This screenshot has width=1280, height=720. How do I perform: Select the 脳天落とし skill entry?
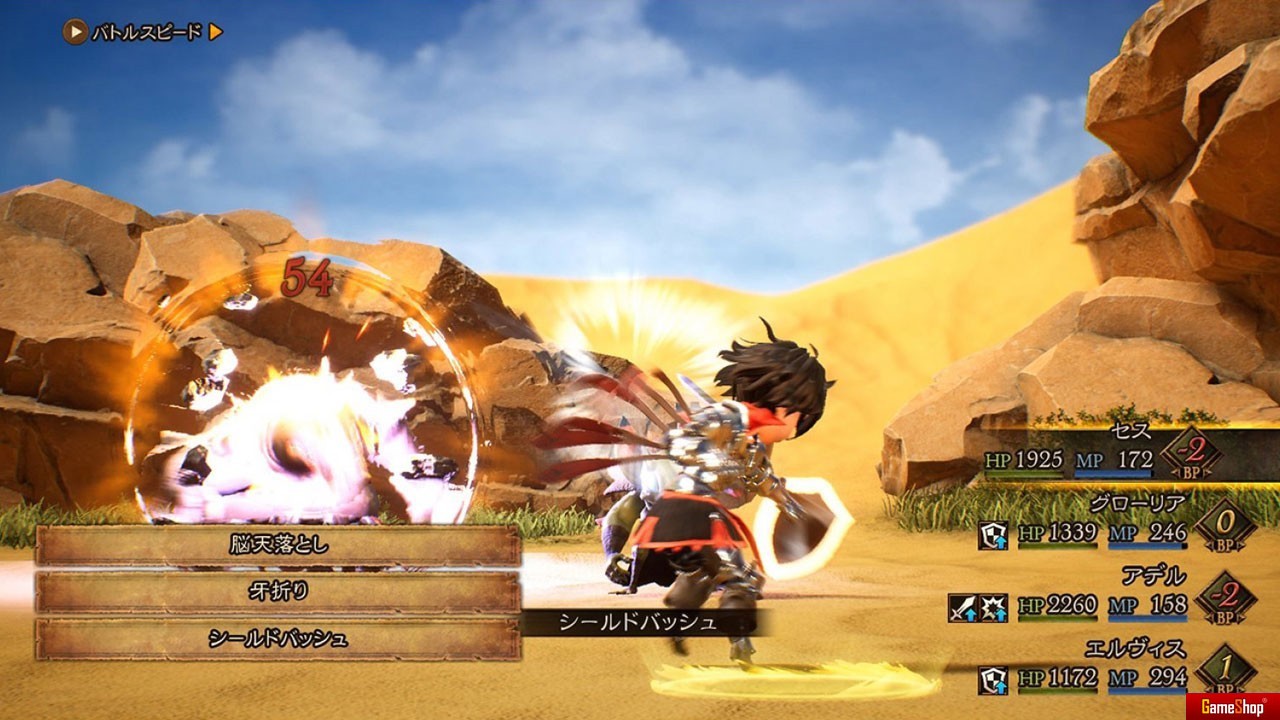pyautogui.click(x=278, y=546)
